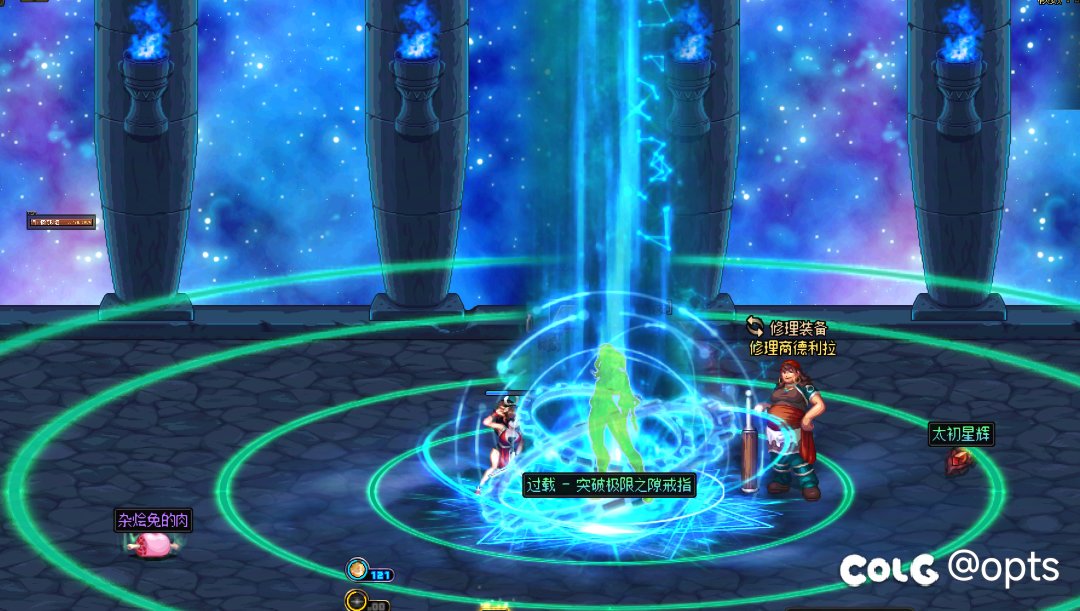
Task: Pick up the 杂烩兔的肉 item label
Action: 153,520
